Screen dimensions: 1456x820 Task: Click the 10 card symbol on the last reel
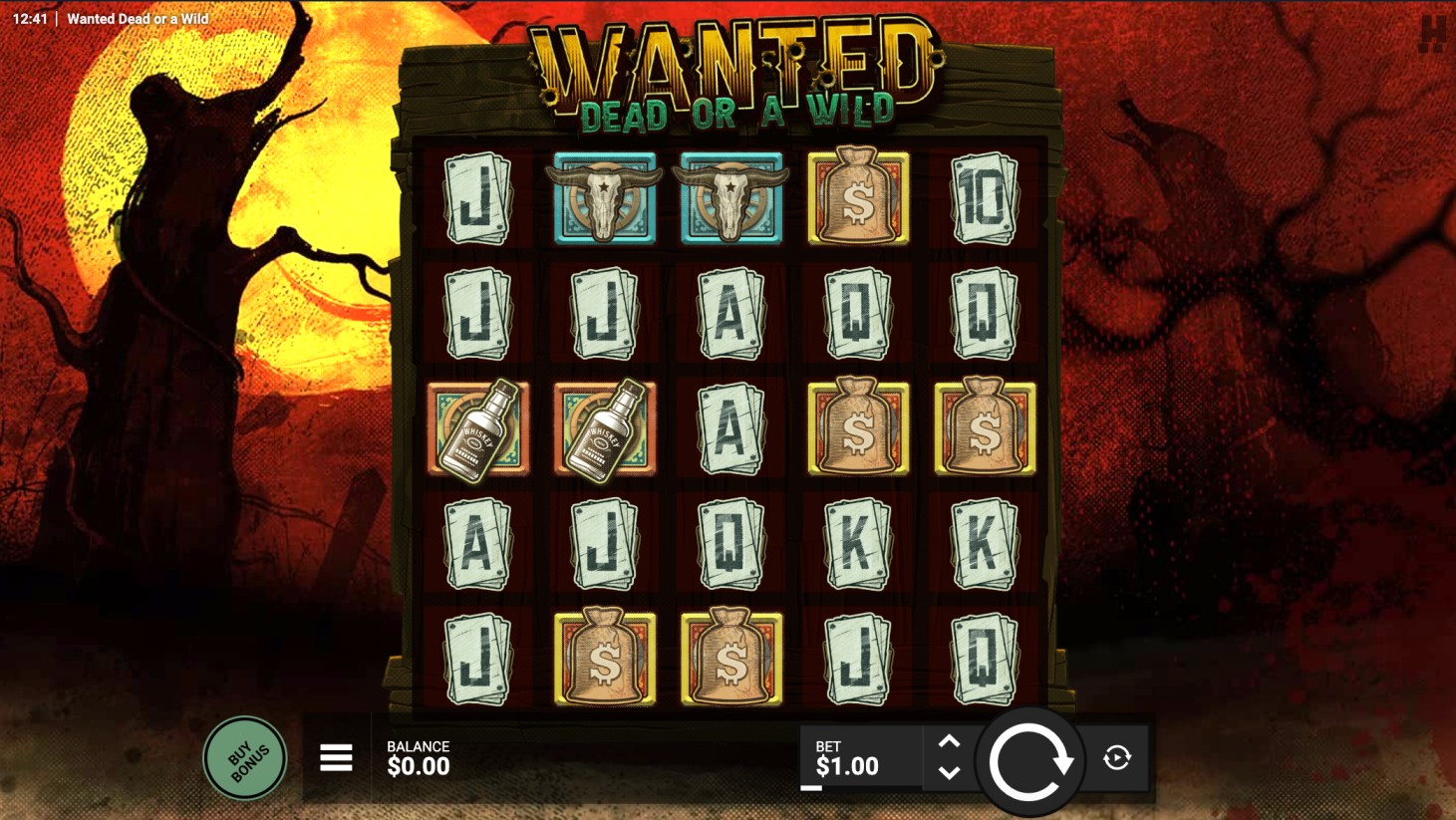pyautogui.click(x=984, y=197)
